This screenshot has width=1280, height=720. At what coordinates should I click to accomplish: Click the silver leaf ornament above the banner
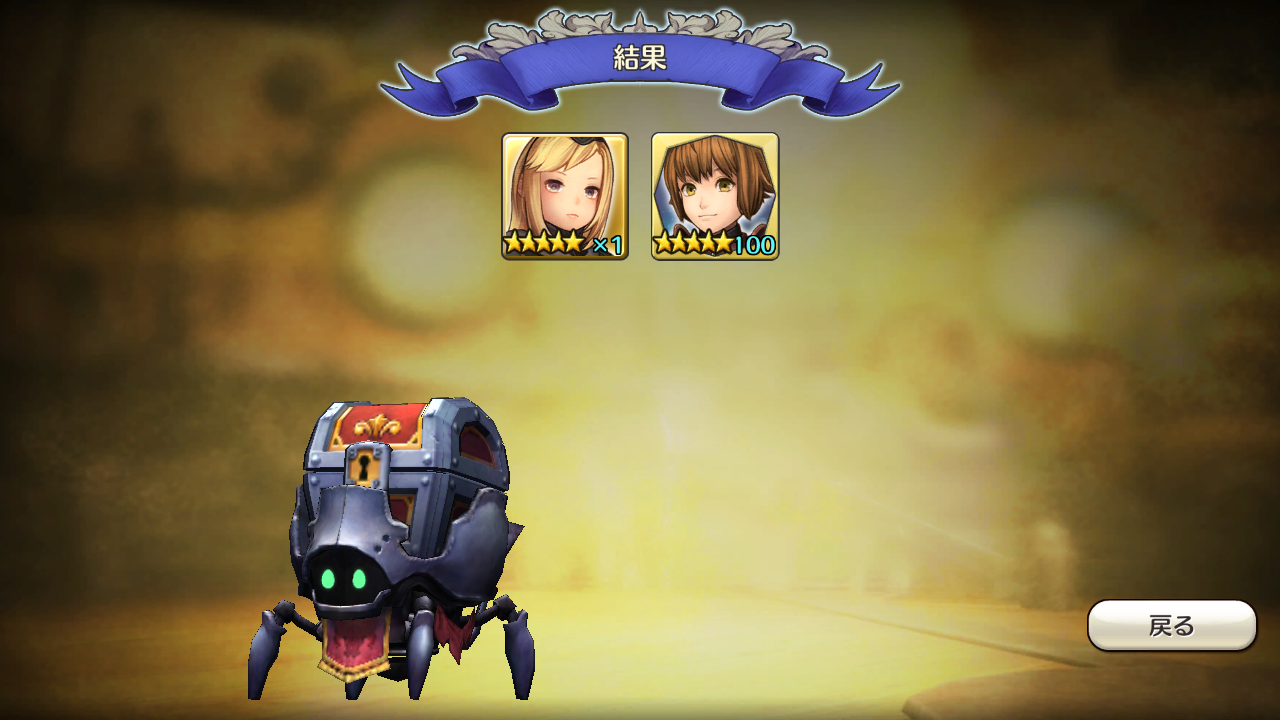[640, 20]
